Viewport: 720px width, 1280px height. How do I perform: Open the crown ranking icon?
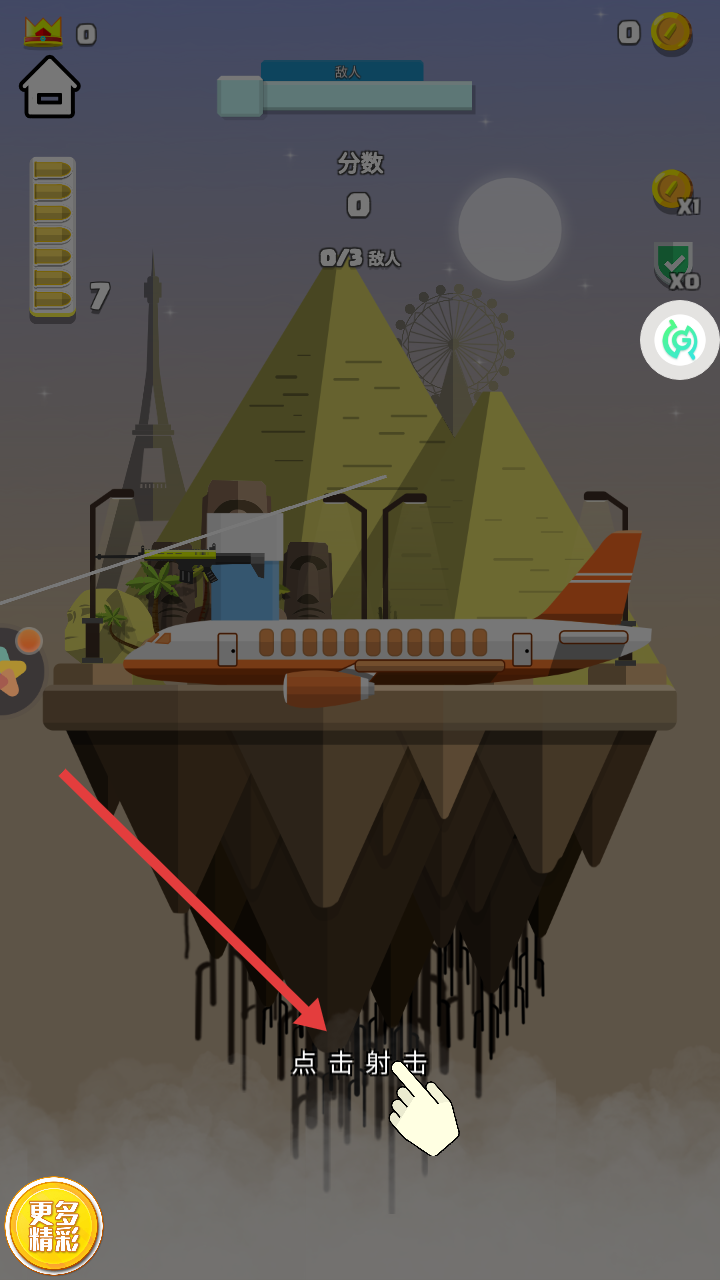tap(43, 33)
